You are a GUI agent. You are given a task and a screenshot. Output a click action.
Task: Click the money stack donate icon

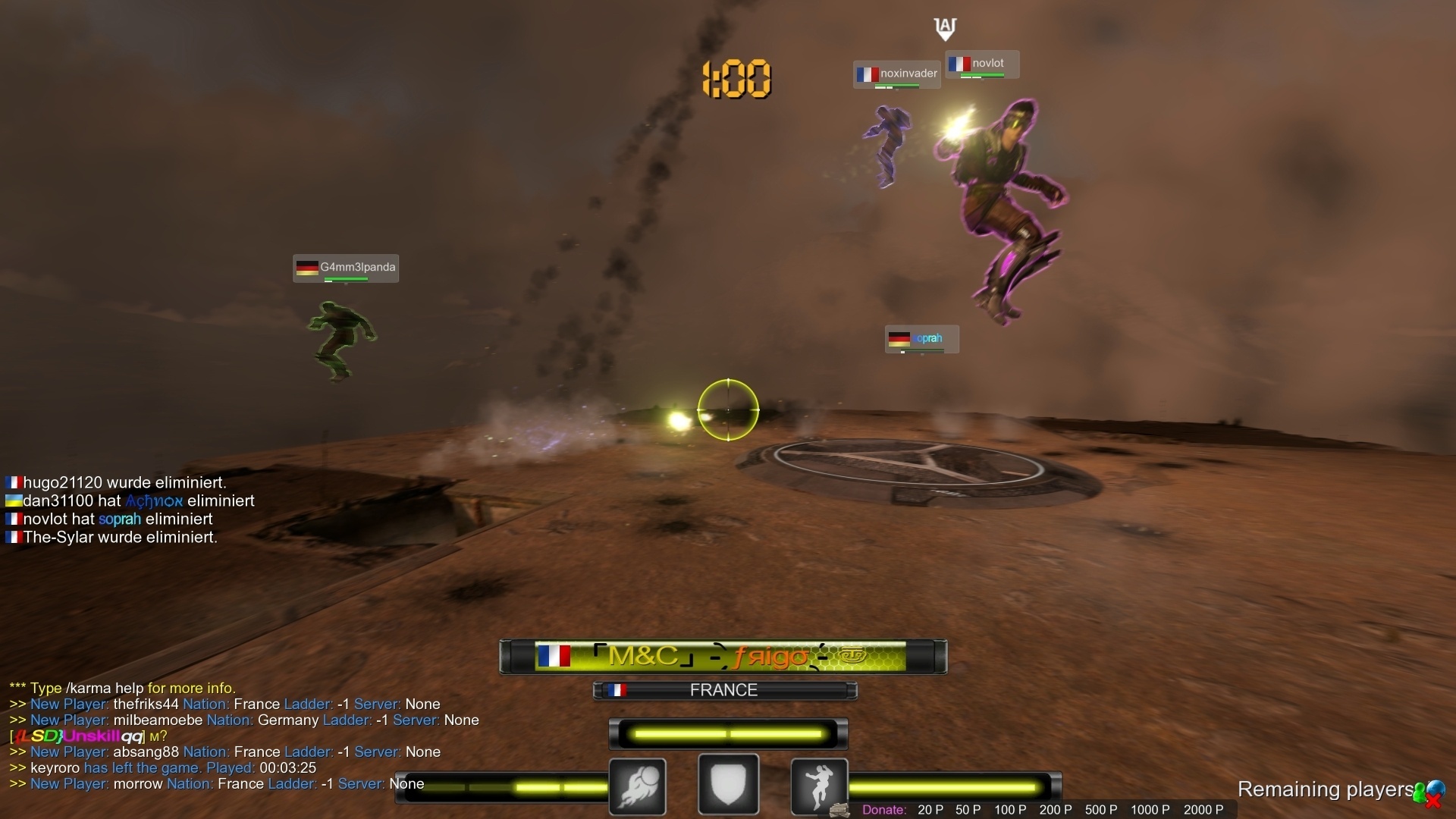tap(839, 810)
